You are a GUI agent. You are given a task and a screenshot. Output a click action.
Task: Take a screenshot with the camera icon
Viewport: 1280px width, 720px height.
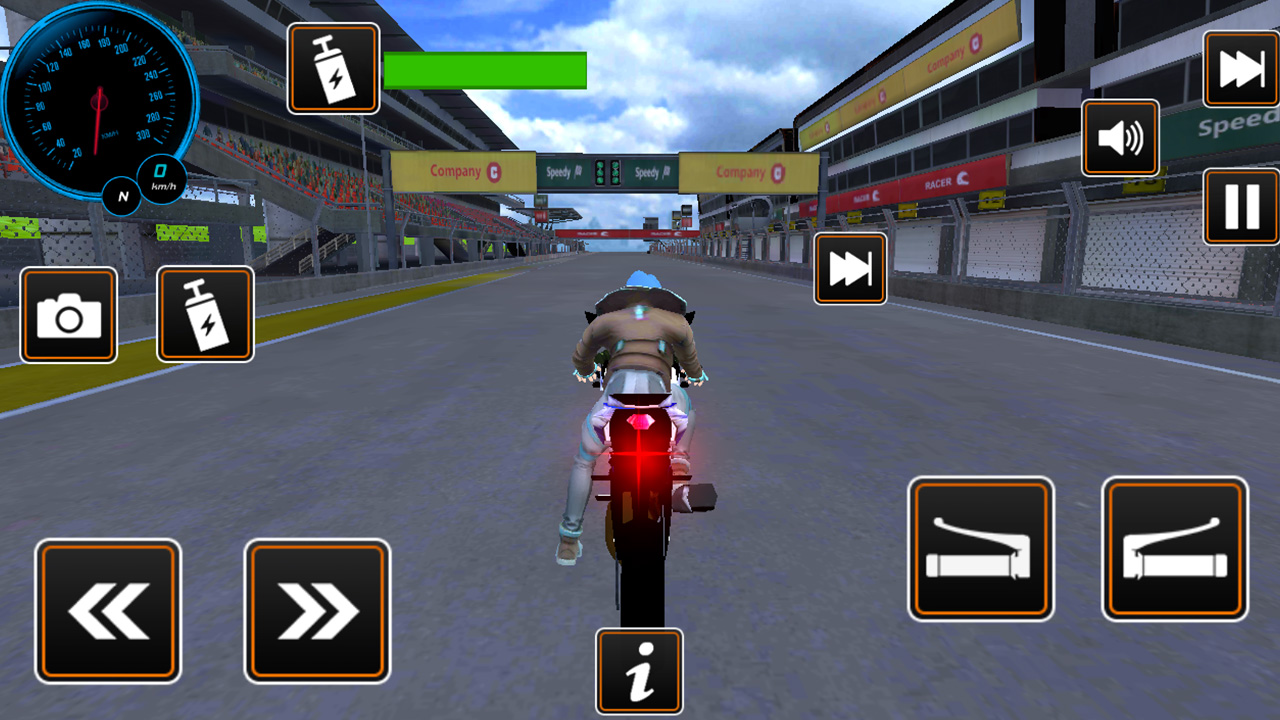pos(67,317)
